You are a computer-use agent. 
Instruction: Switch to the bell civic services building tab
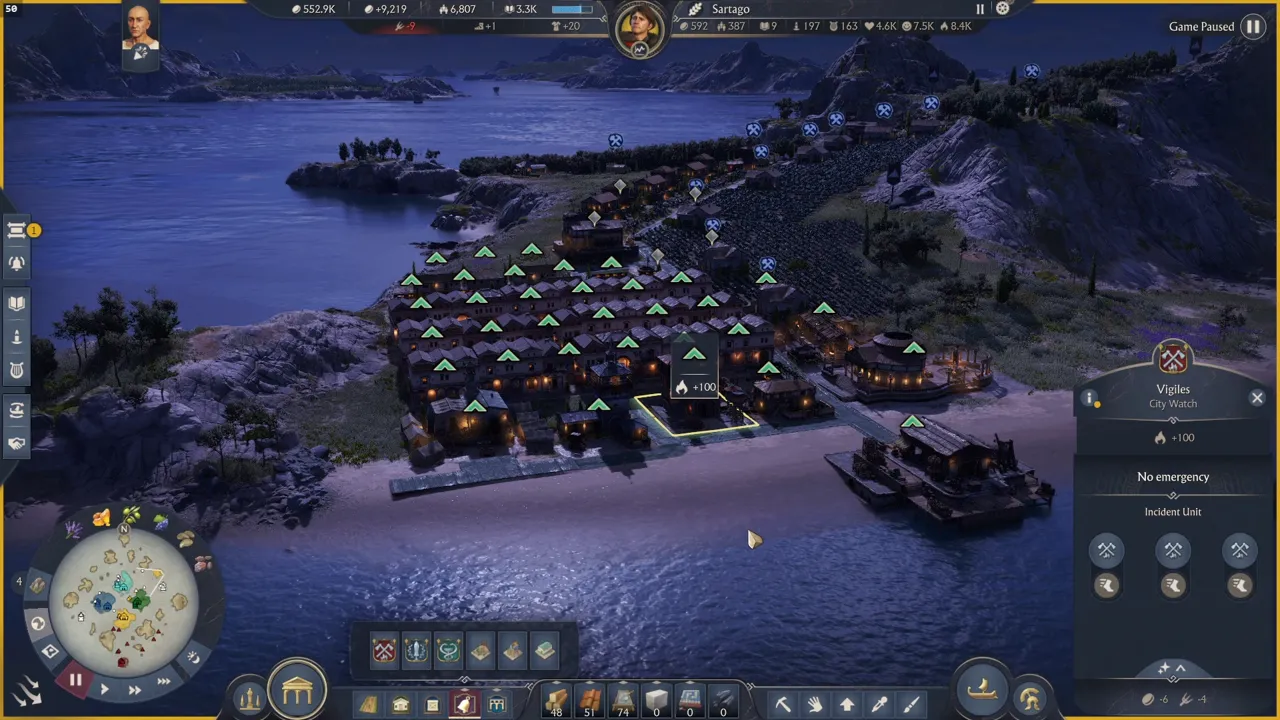(466, 703)
